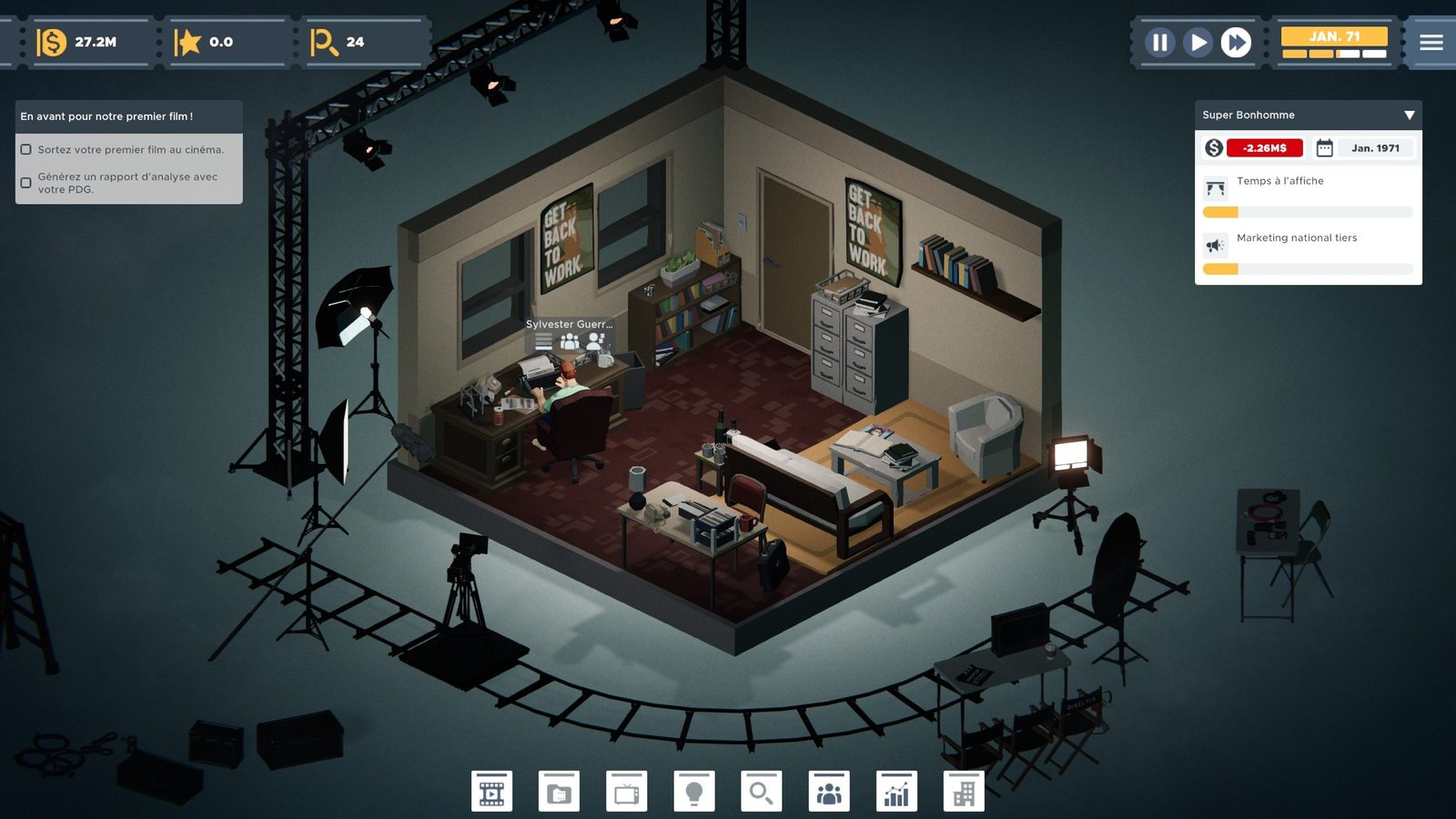Click the single-person icon under Sylvester's name

point(596,341)
